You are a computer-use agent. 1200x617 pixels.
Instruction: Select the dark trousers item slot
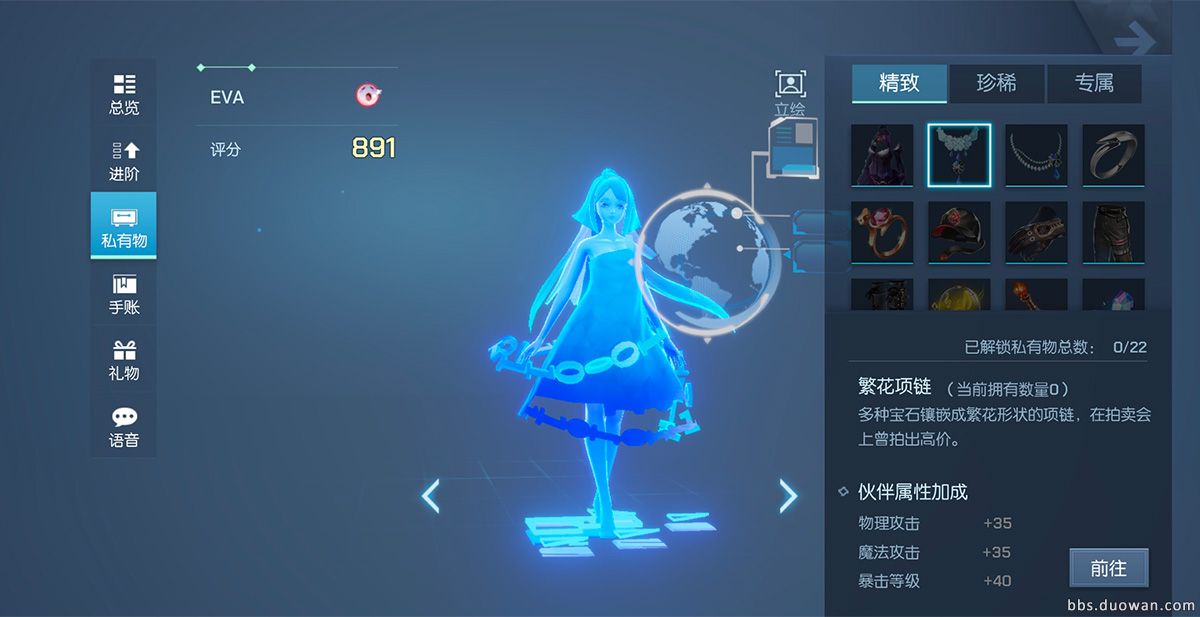coord(1113,232)
